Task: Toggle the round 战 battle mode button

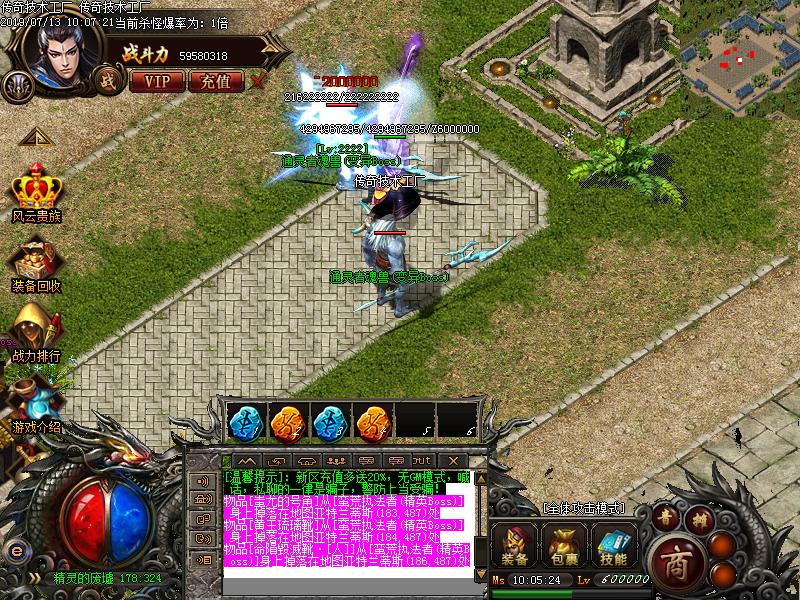Action: tap(106, 79)
